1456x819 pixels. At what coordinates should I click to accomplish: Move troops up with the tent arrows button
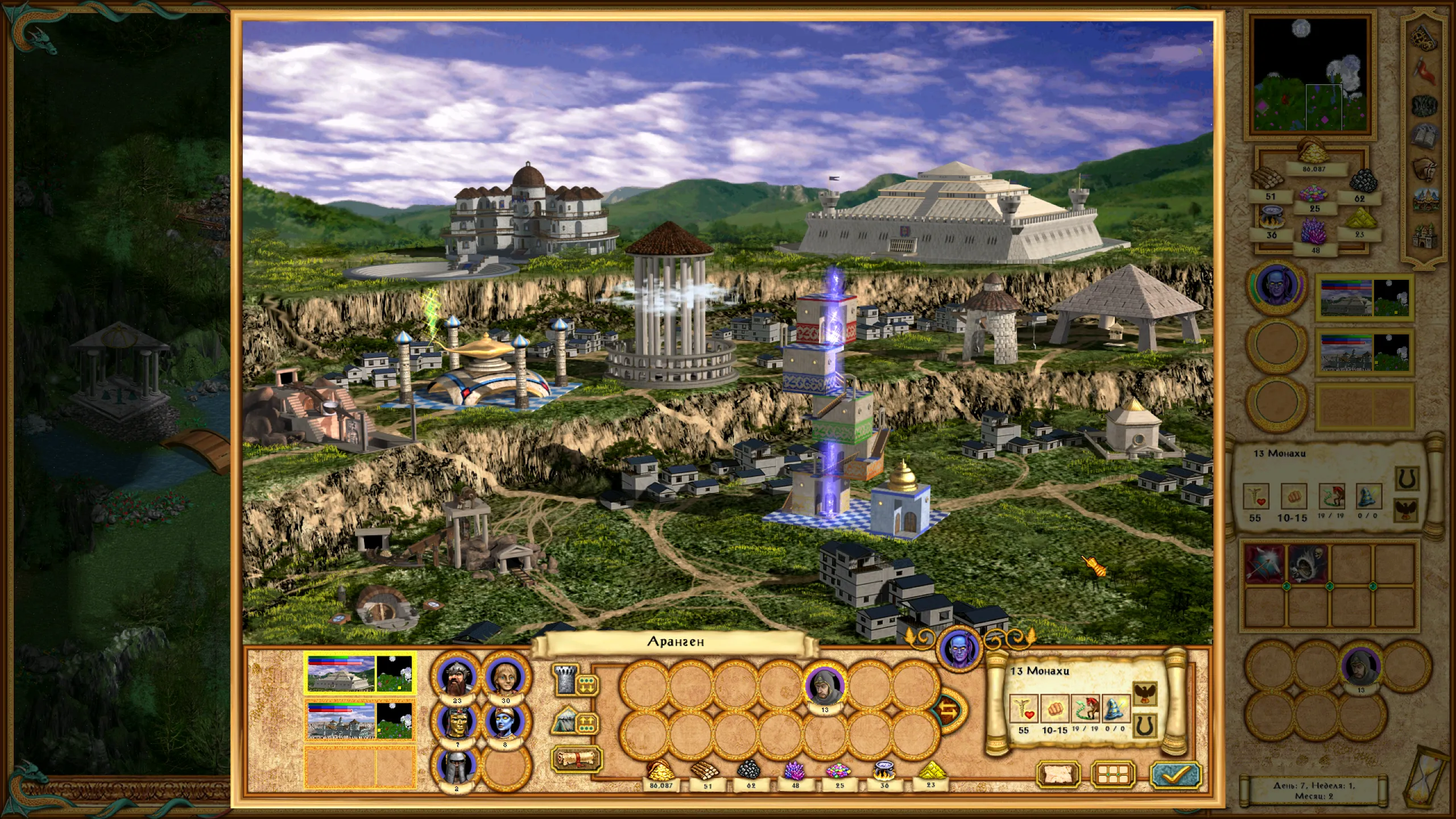tap(588, 723)
